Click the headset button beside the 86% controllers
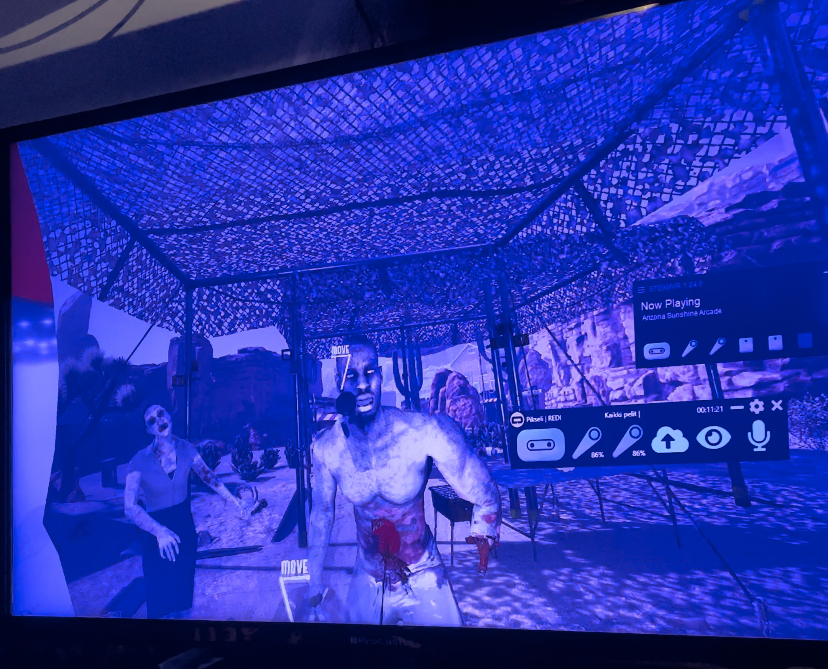Screen dimensions: 828x669 tap(540, 443)
